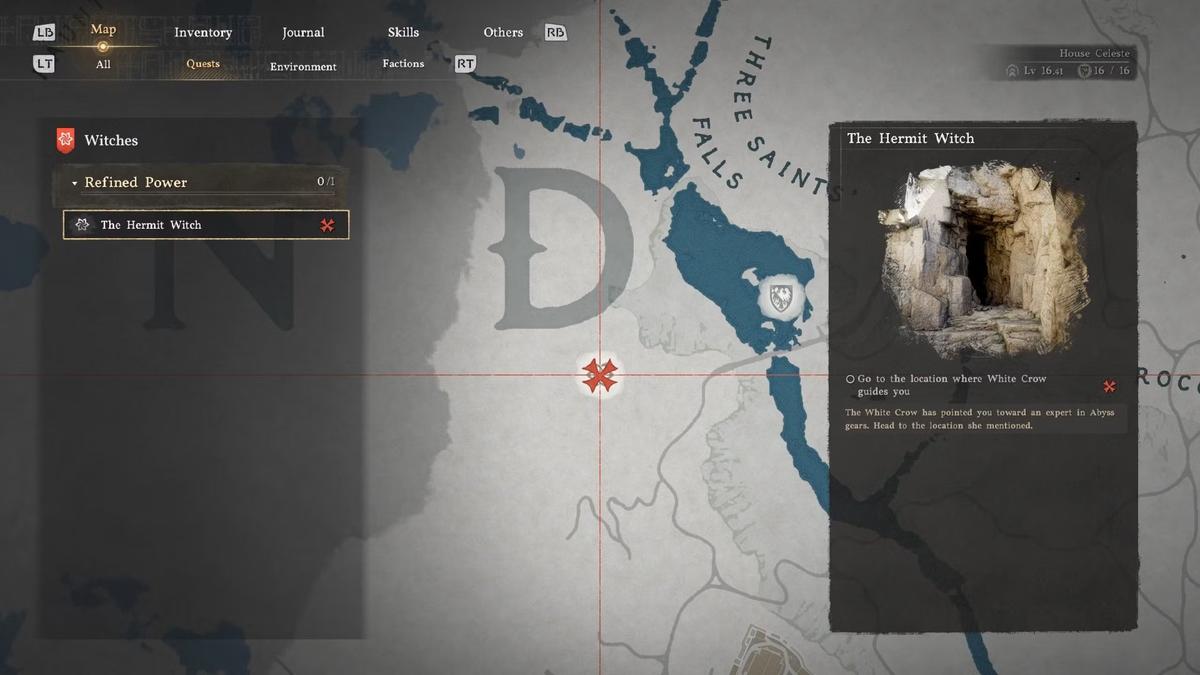
Task: Open the Journal tab
Action: 303,32
